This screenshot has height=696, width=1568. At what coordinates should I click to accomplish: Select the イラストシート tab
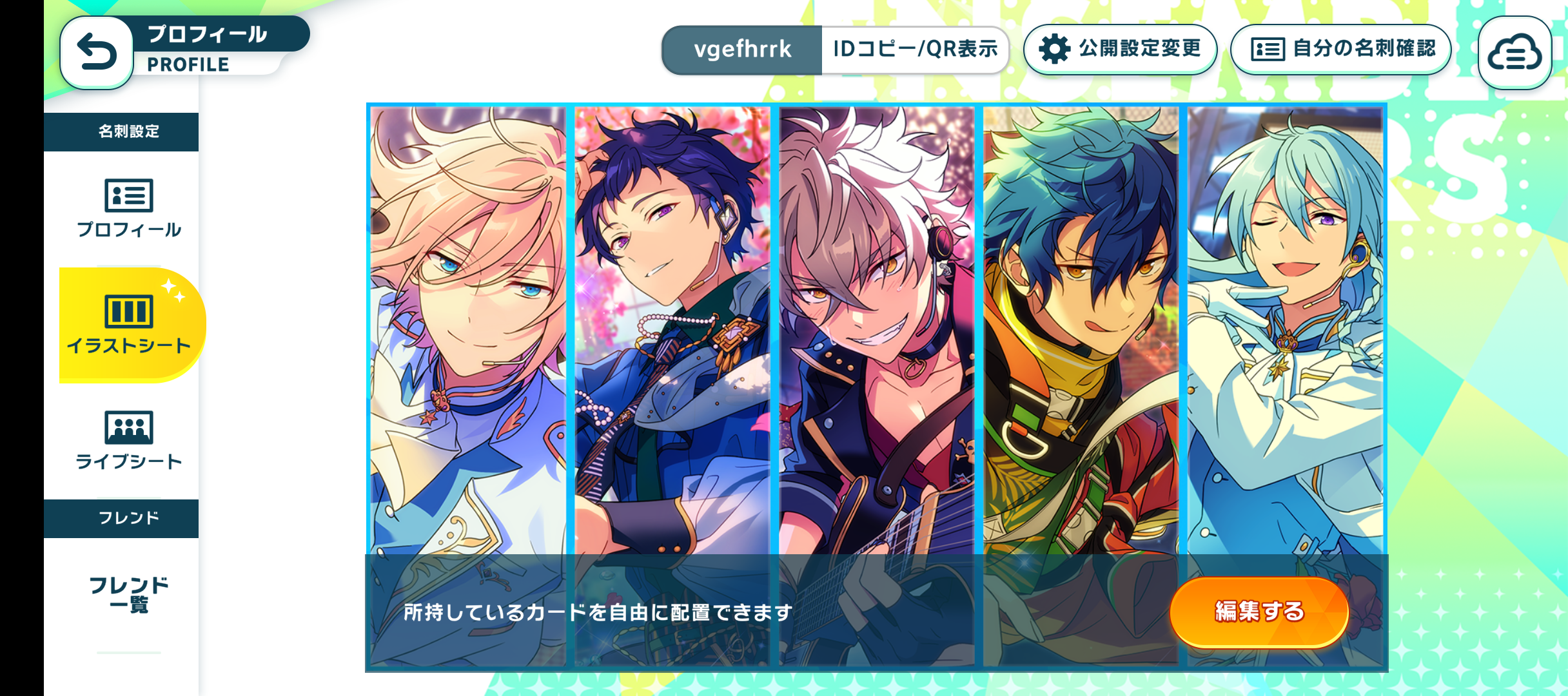[129, 324]
